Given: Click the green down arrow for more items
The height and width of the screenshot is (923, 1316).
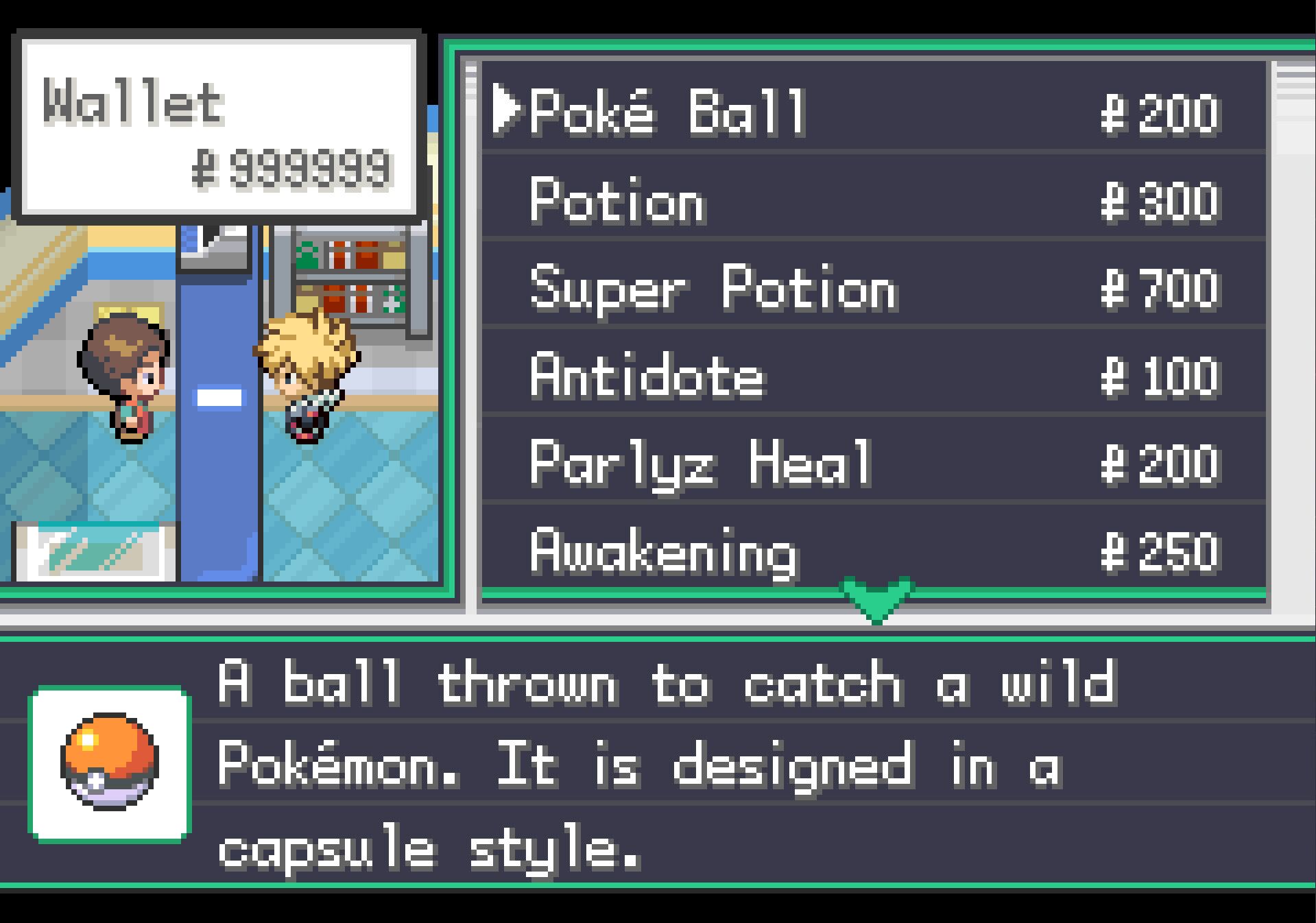Looking at the screenshot, I should pos(876,599).
